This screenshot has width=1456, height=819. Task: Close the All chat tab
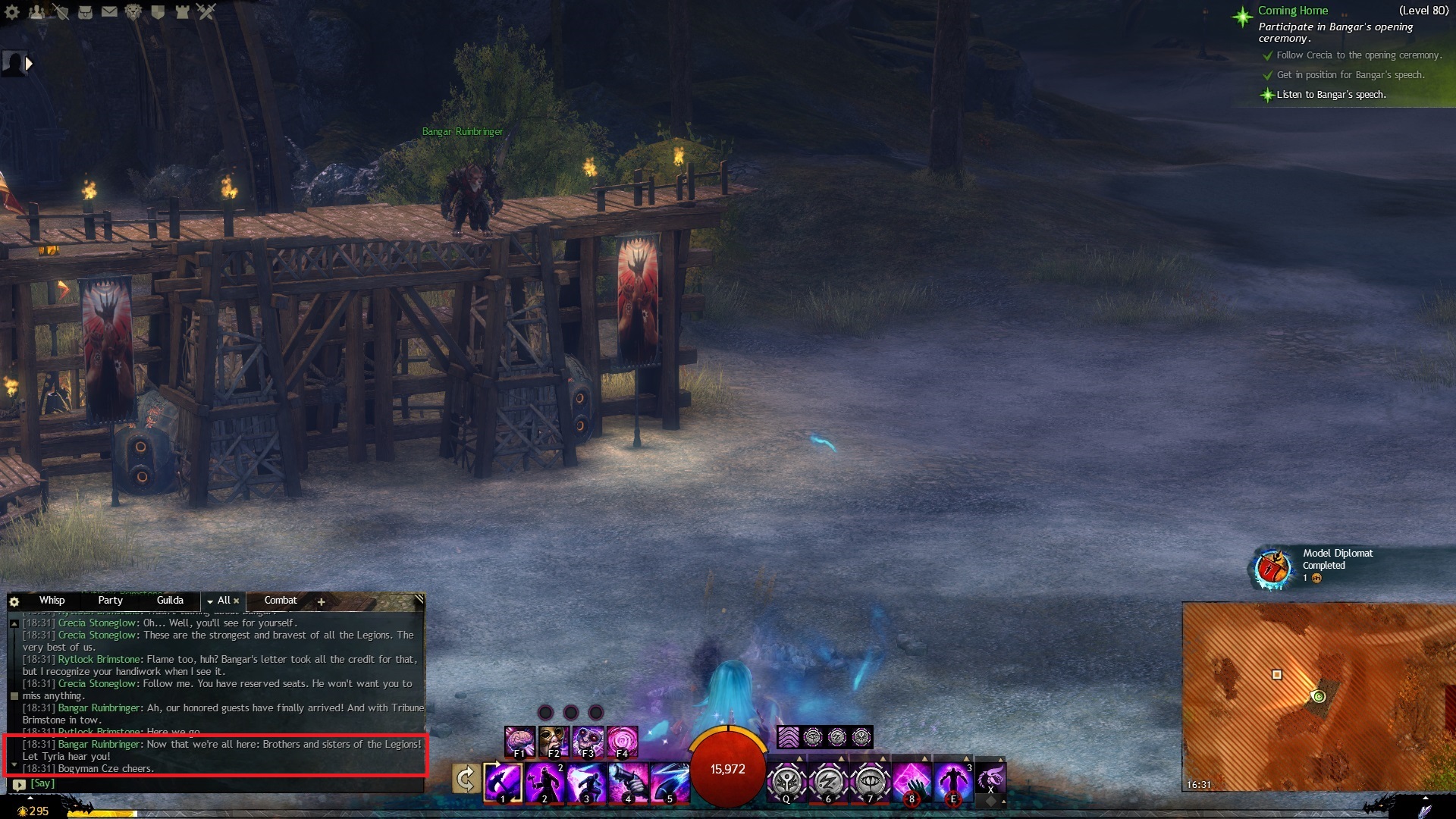coord(237,601)
